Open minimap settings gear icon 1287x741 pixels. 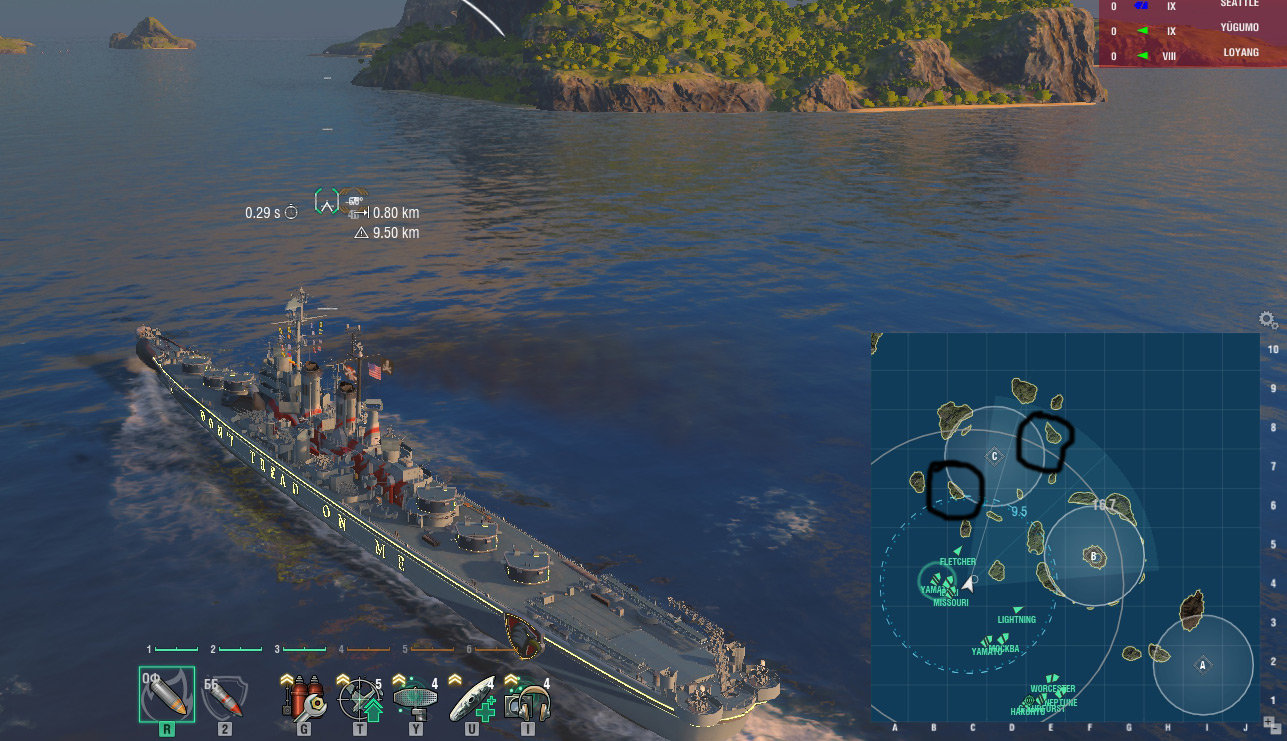1268,320
